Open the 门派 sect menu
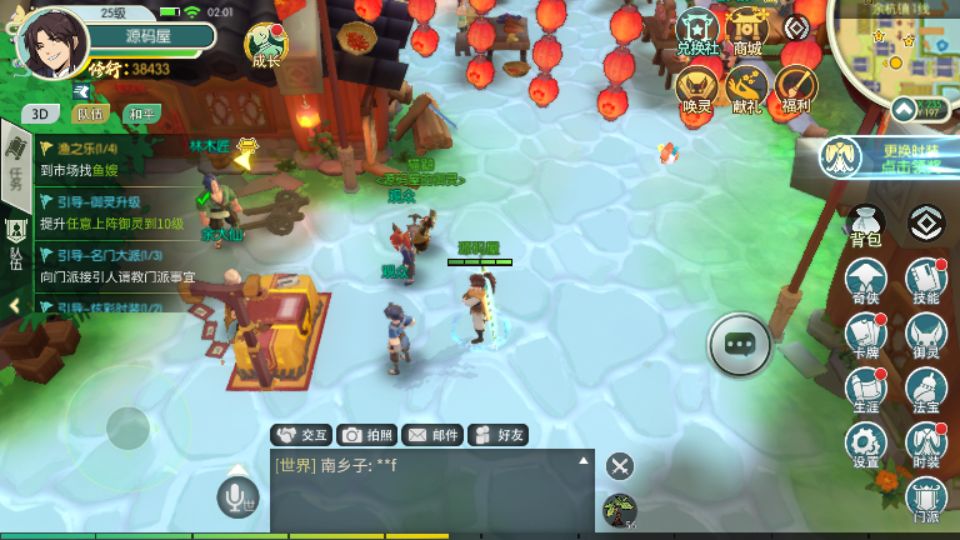Viewport: 960px width, 540px height. click(926, 498)
